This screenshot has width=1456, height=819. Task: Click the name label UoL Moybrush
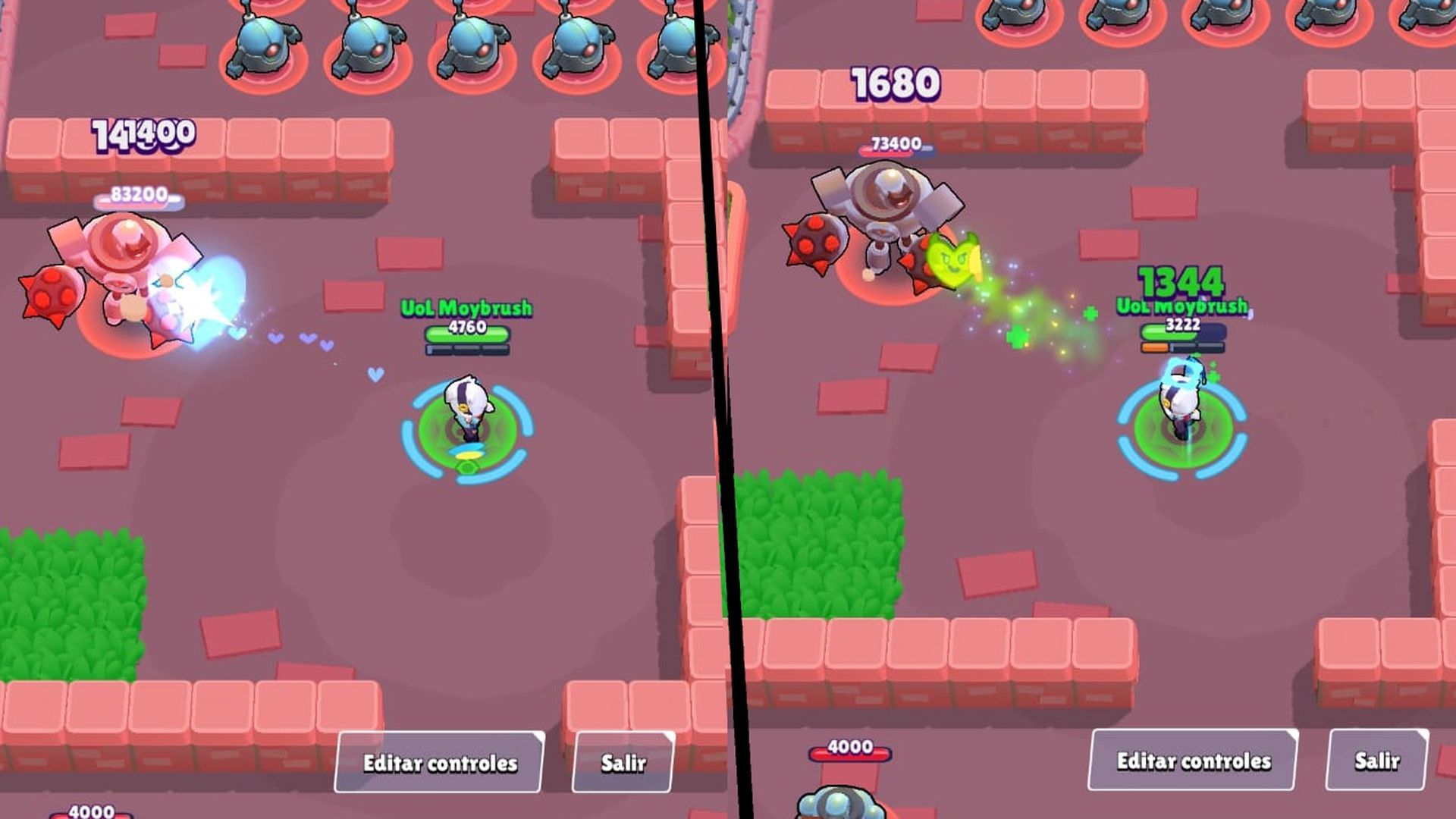point(466,308)
